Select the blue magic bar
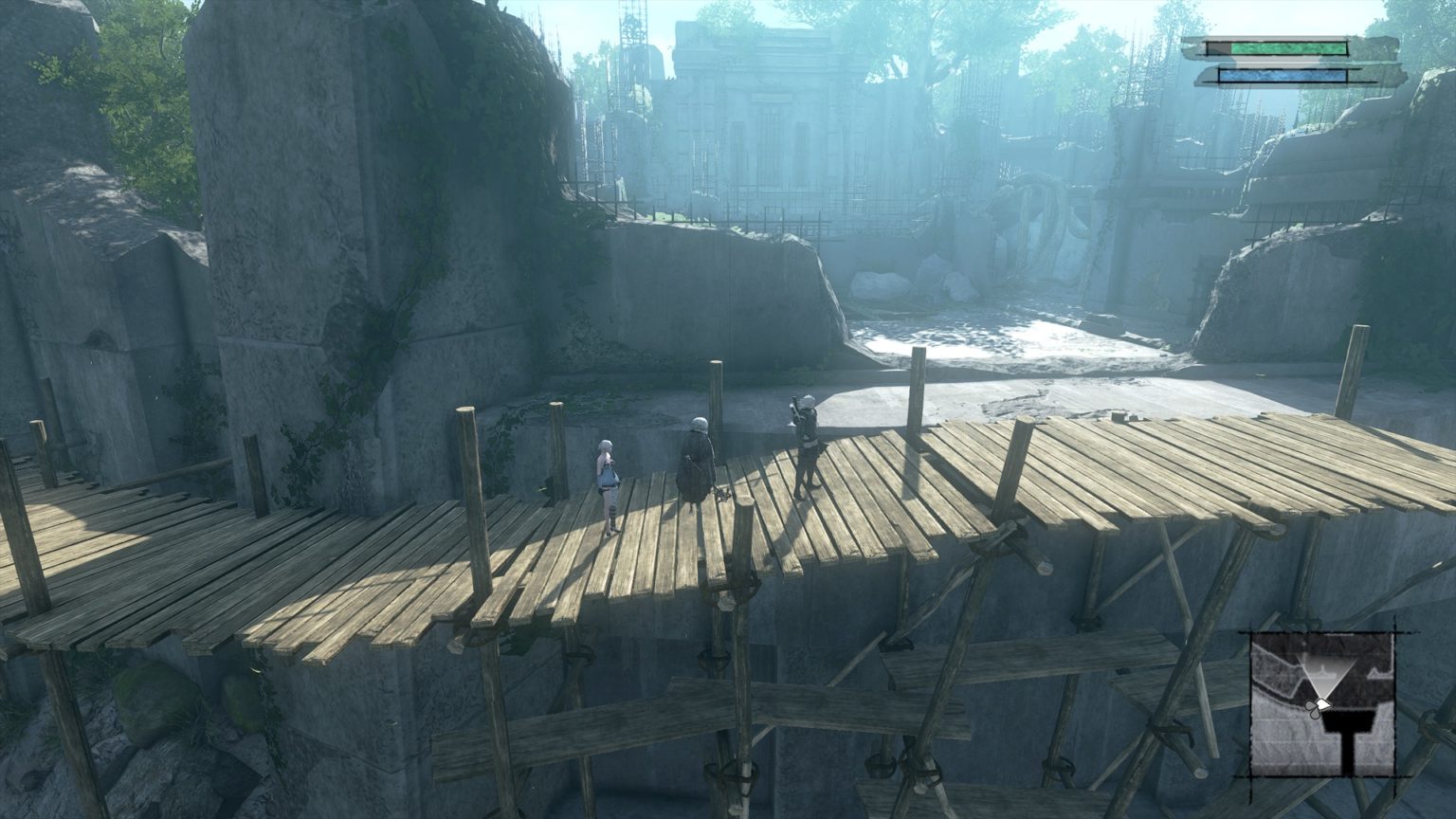 [1283, 75]
